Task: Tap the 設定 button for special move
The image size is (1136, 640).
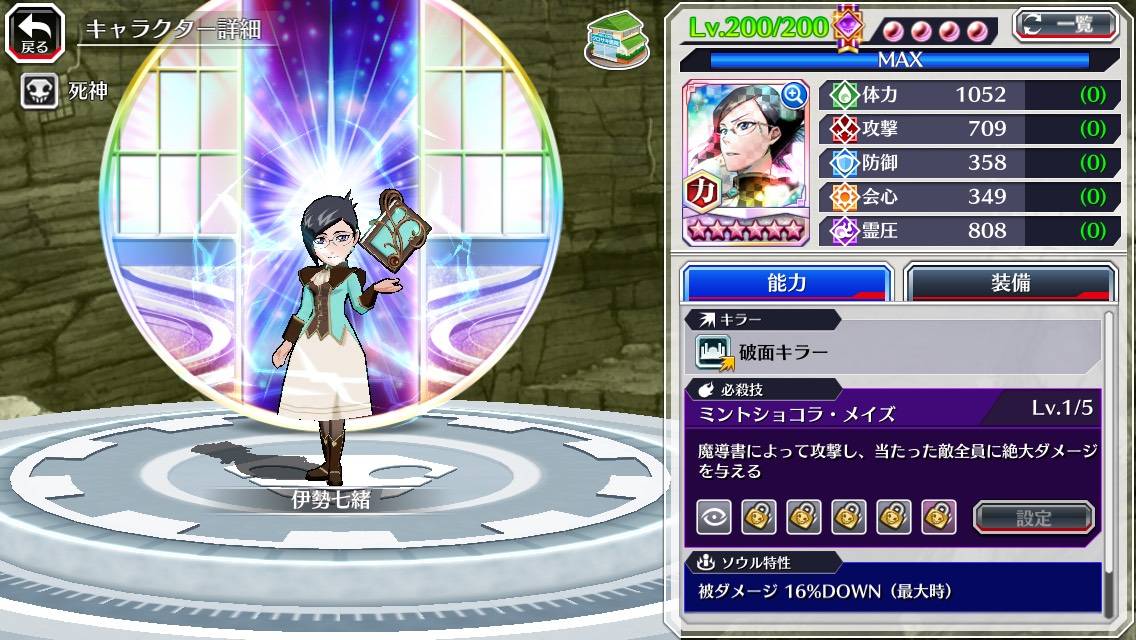Action: (x=1034, y=517)
